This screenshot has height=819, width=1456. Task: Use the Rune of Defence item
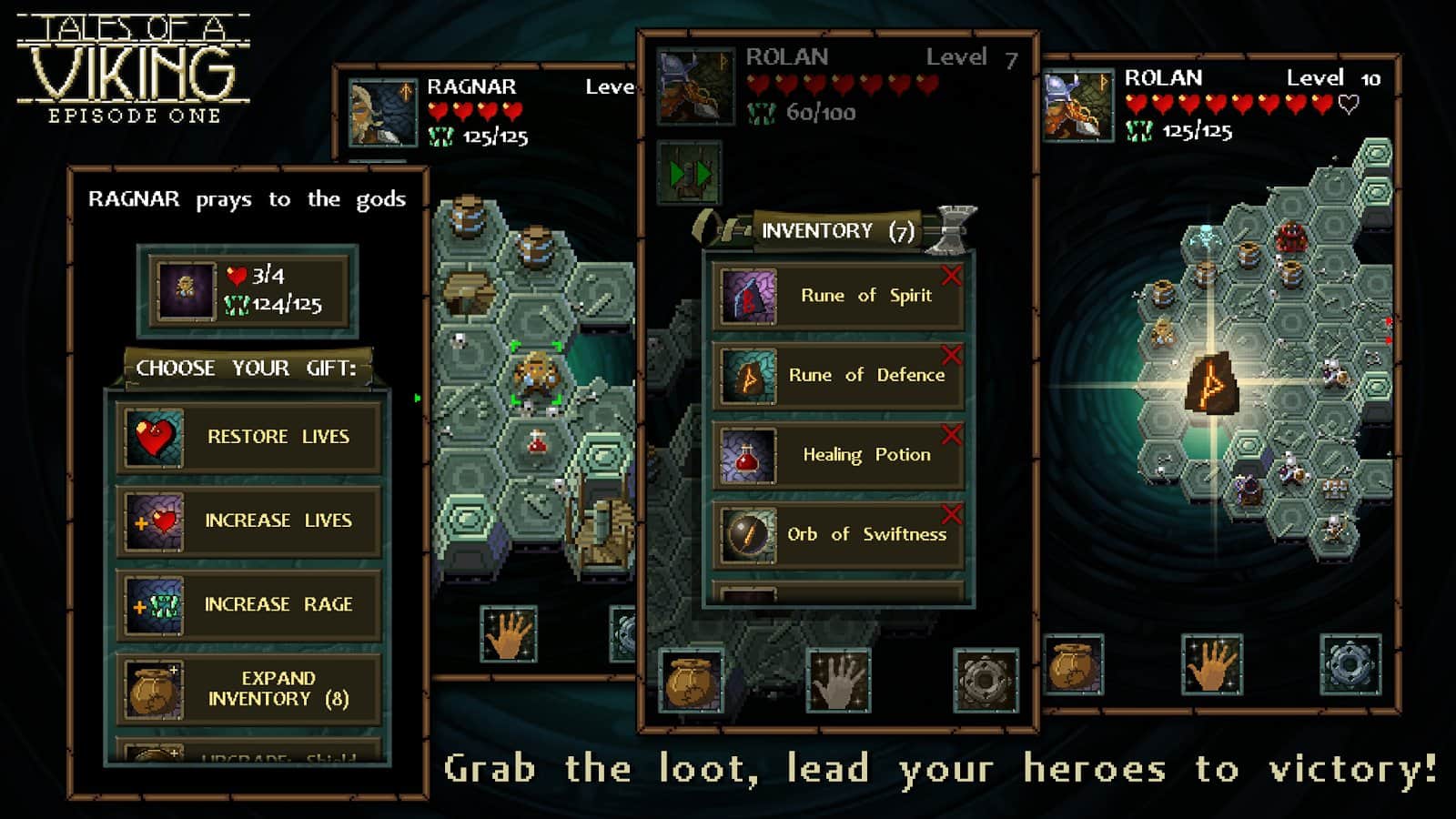point(837,375)
